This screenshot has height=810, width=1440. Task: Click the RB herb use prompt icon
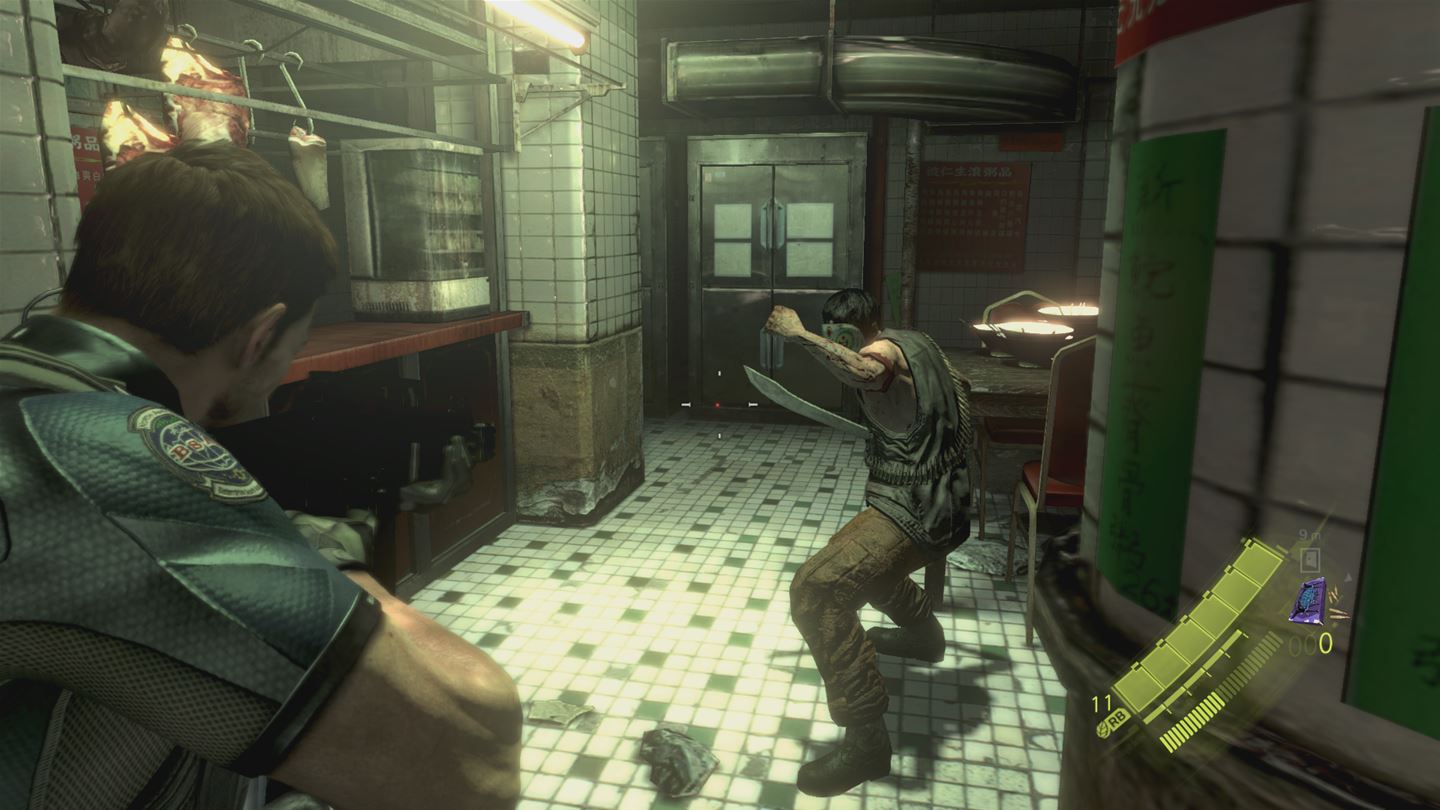pyautogui.click(x=1119, y=718)
